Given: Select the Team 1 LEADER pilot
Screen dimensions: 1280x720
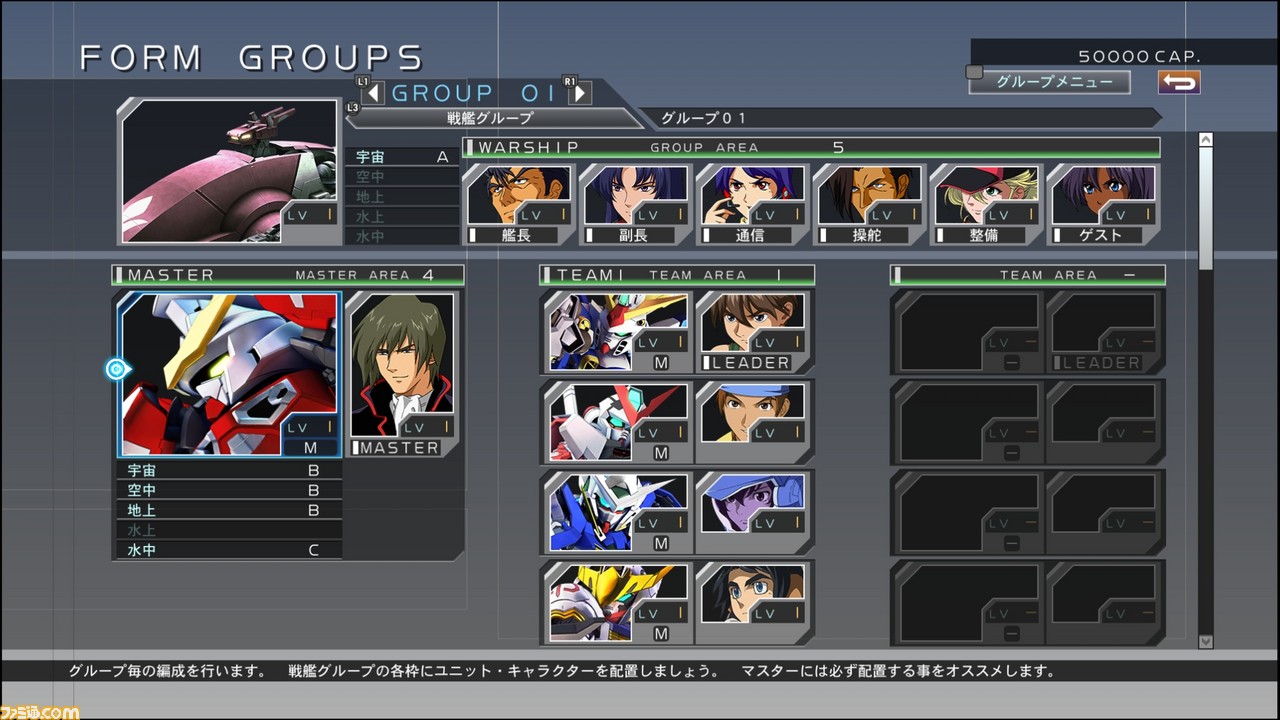Looking at the screenshot, I should pos(754,331).
